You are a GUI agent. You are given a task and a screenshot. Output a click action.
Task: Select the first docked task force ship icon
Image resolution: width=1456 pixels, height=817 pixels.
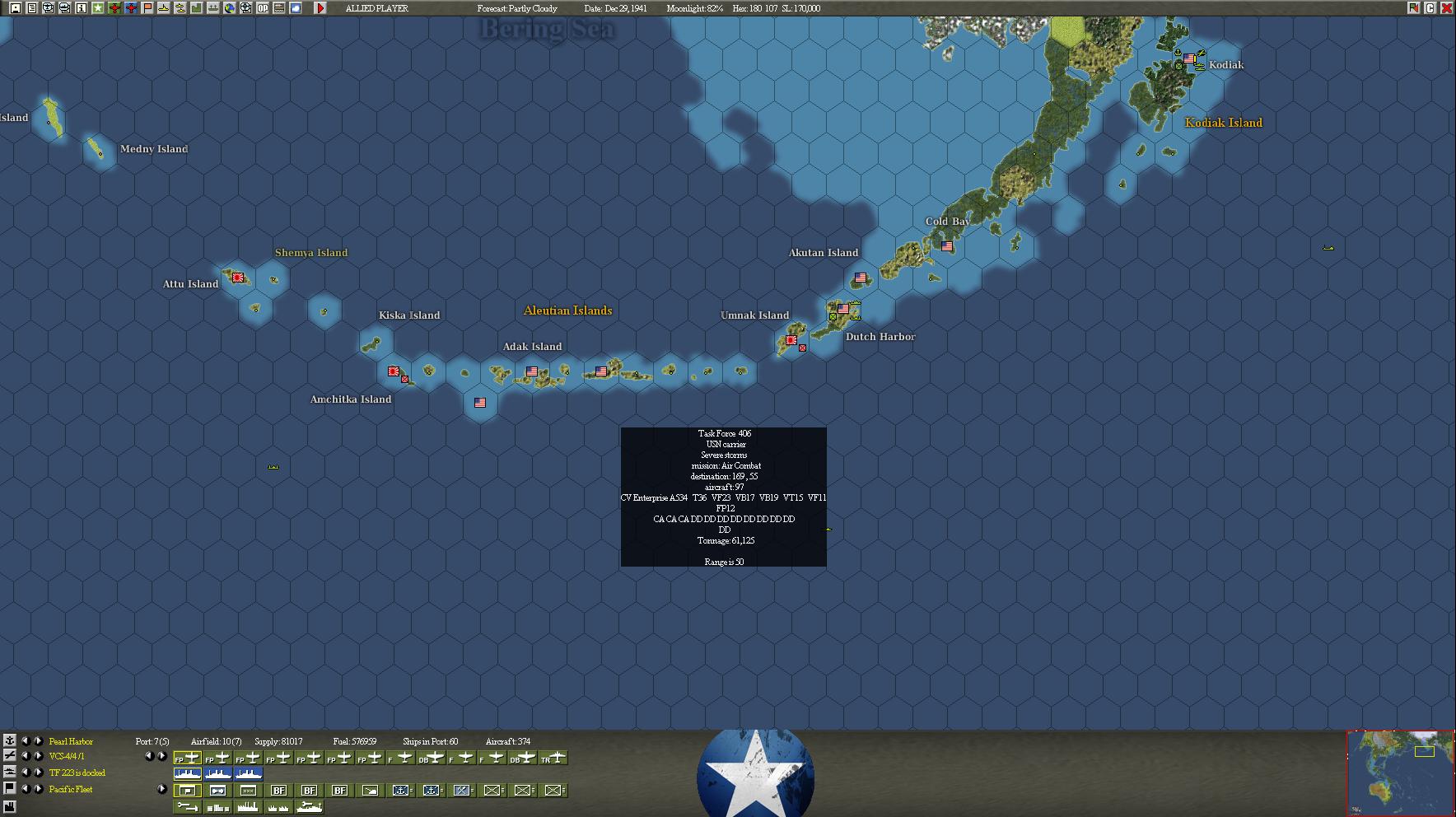pos(188,773)
